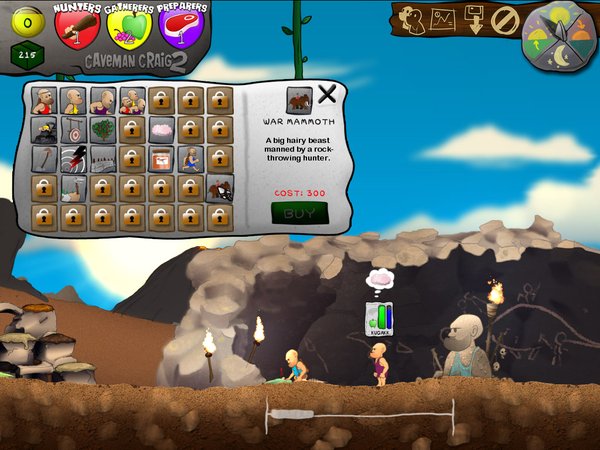Select the pickaxe tool slot
Viewport: 600px width, 450px height.
tap(43, 158)
